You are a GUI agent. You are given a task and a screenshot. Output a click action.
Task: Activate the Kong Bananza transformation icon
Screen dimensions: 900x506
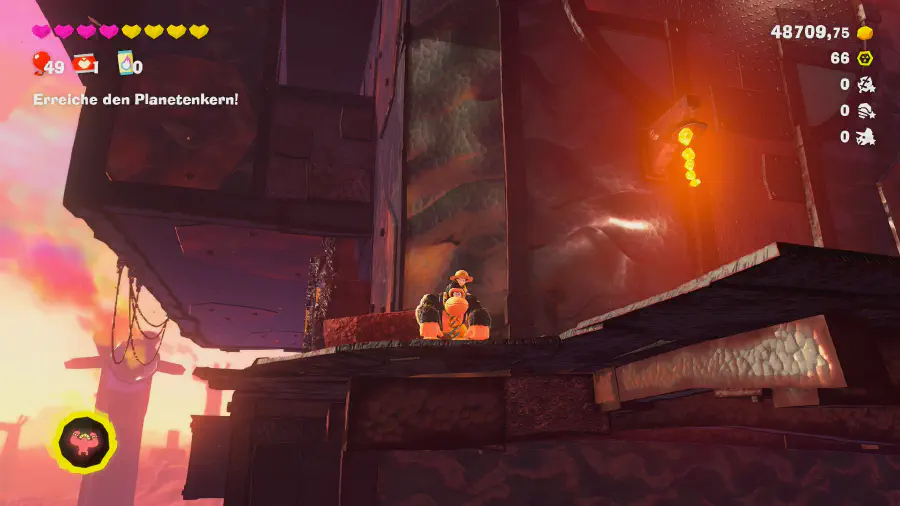coord(84,443)
